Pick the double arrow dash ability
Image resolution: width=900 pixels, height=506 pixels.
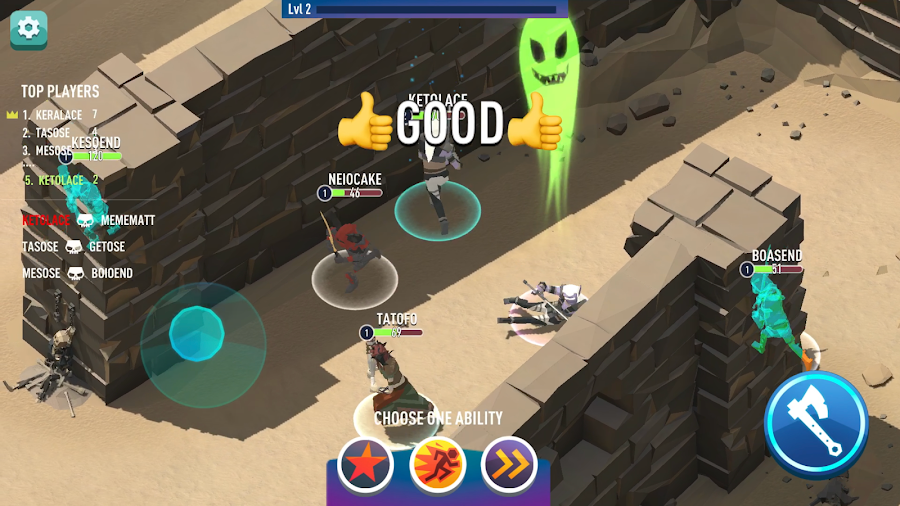510,464
